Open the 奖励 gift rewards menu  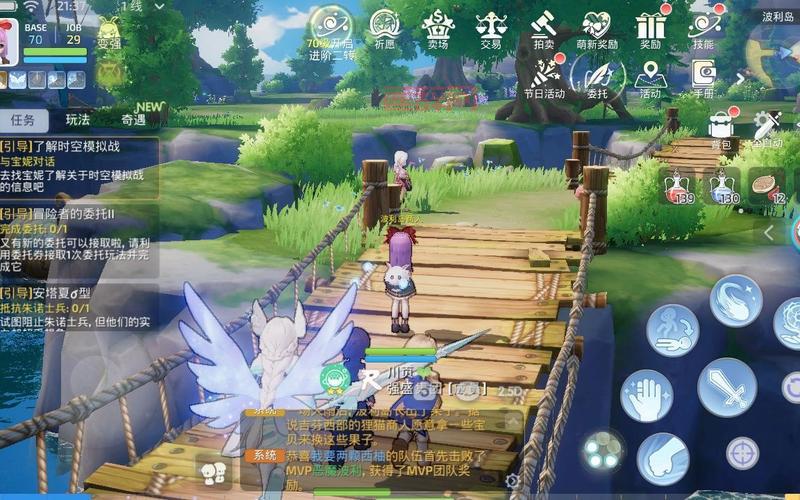point(650,28)
